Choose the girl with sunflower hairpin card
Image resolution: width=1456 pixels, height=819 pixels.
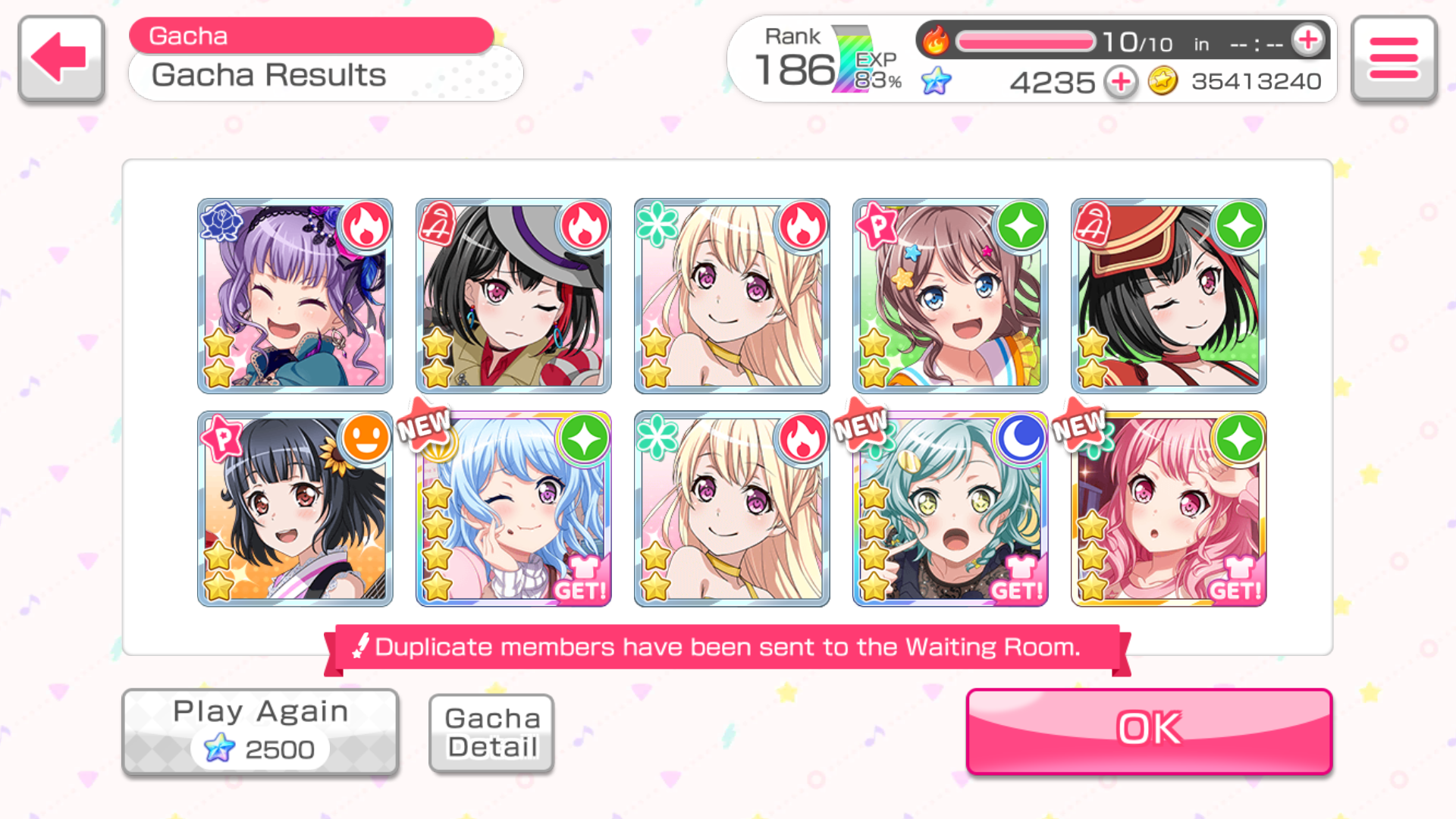(295, 508)
